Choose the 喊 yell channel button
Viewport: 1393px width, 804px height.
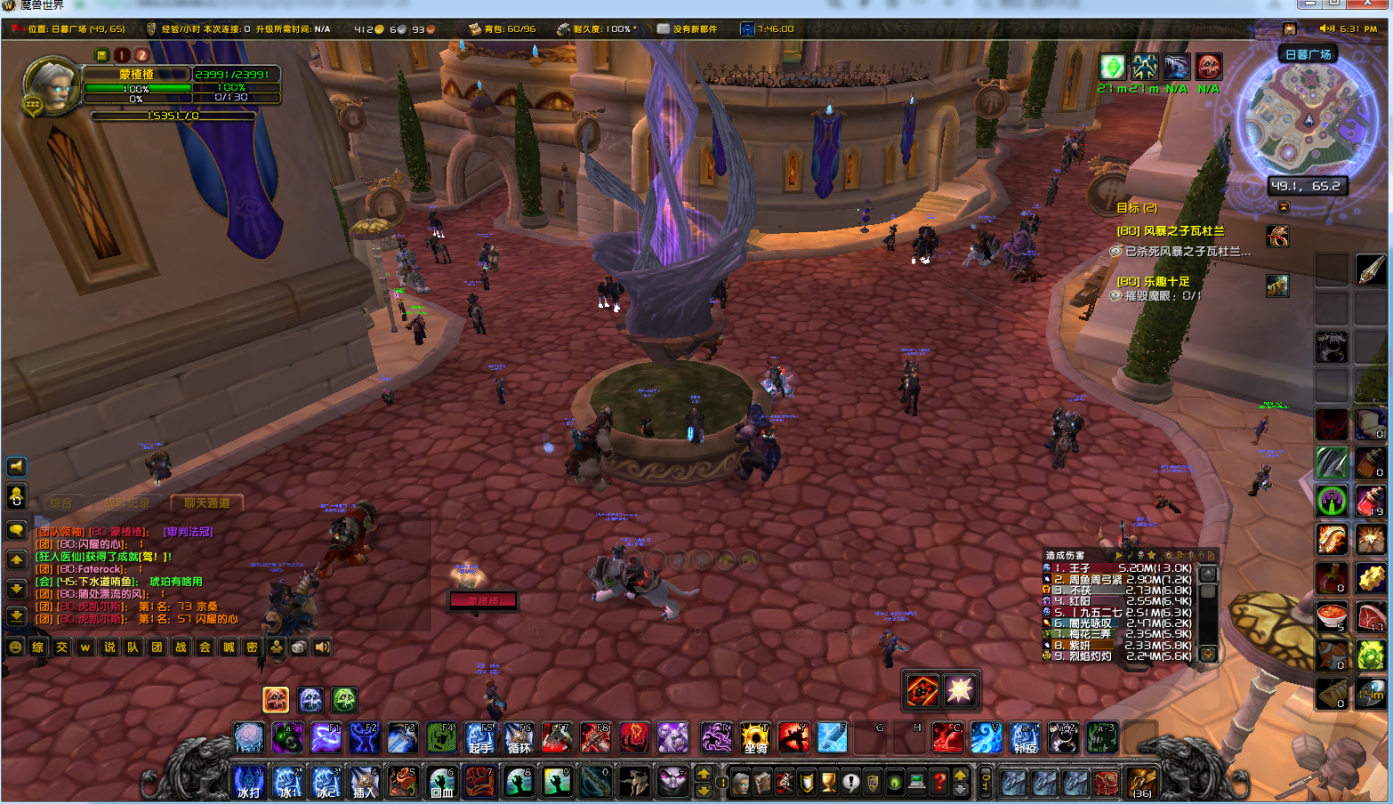pos(229,648)
